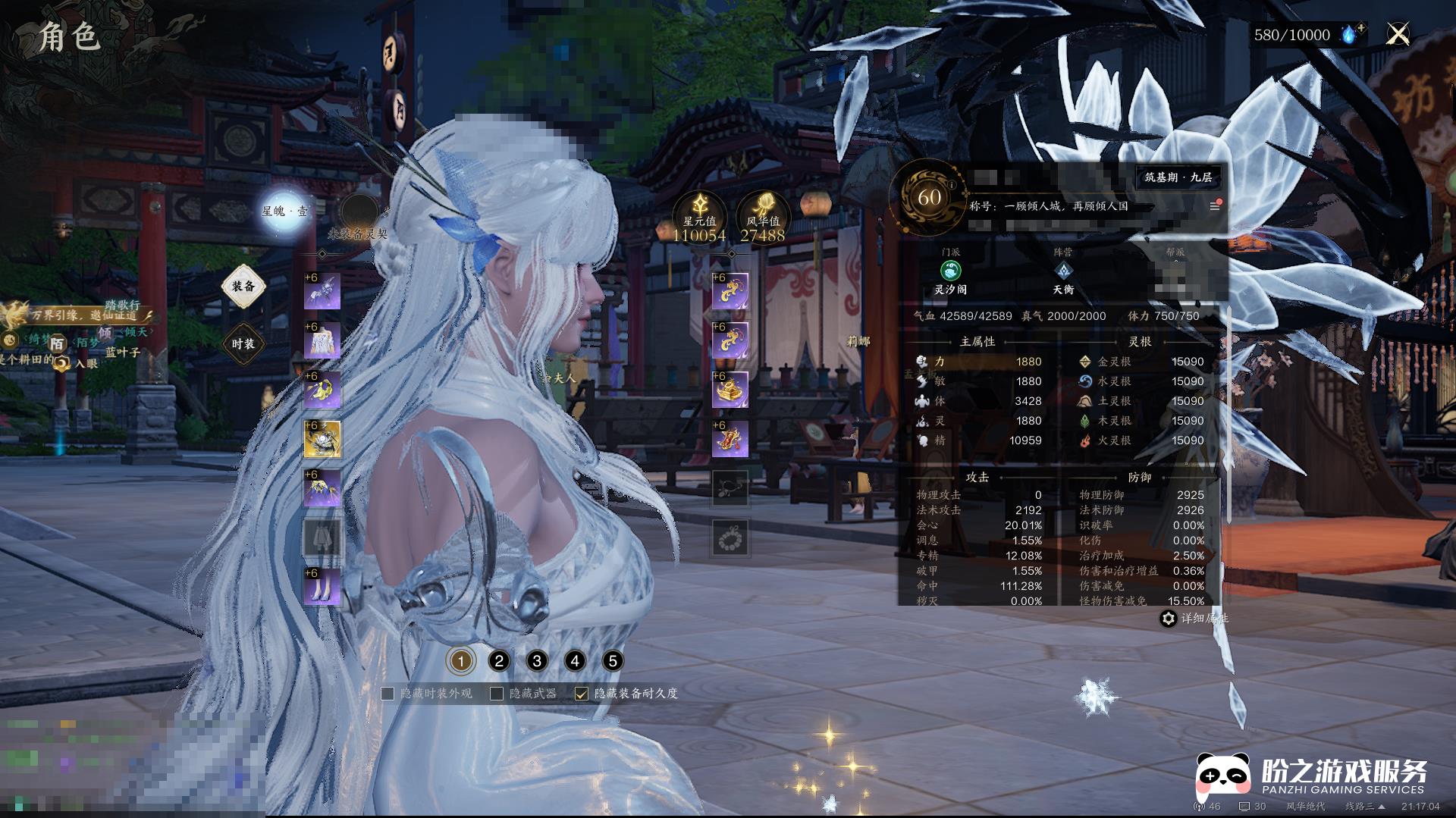The height and width of the screenshot is (818, 1456).
Task: Switch to the 装备 equipment tab
Action: [243, 286]
